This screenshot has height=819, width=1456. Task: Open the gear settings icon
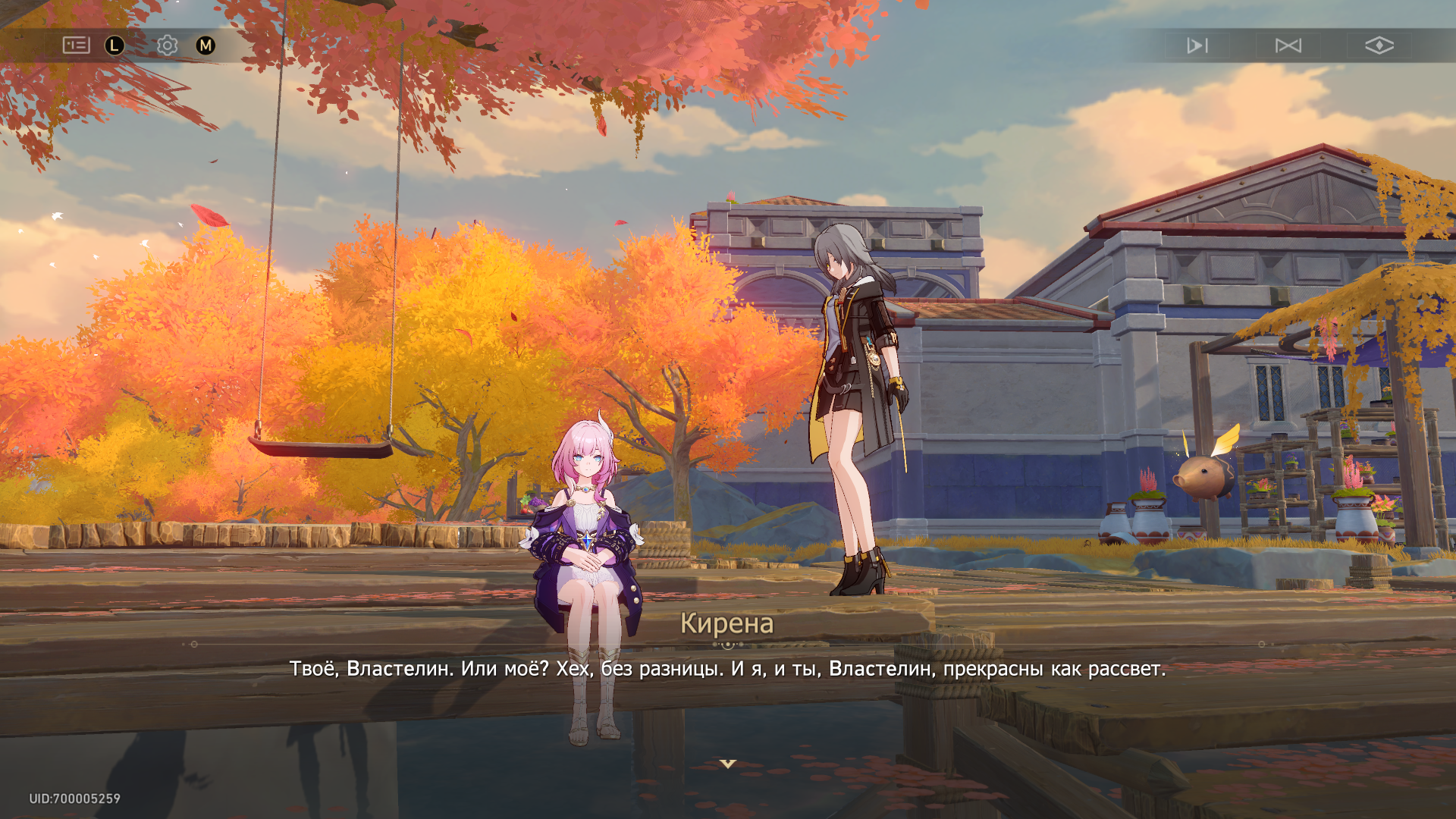(167, 45)
